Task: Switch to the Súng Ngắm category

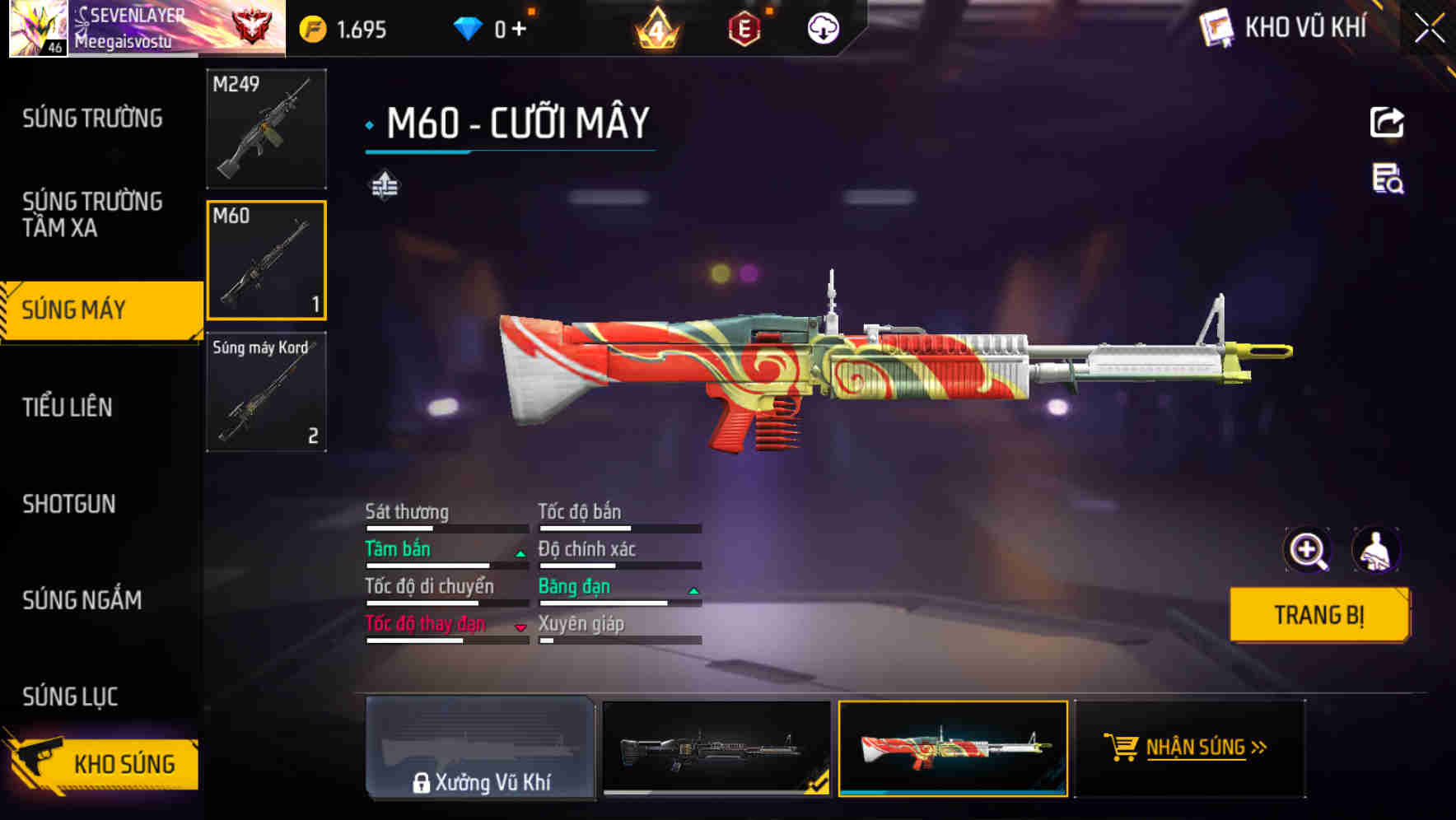Action: click(x=82, y=600)
